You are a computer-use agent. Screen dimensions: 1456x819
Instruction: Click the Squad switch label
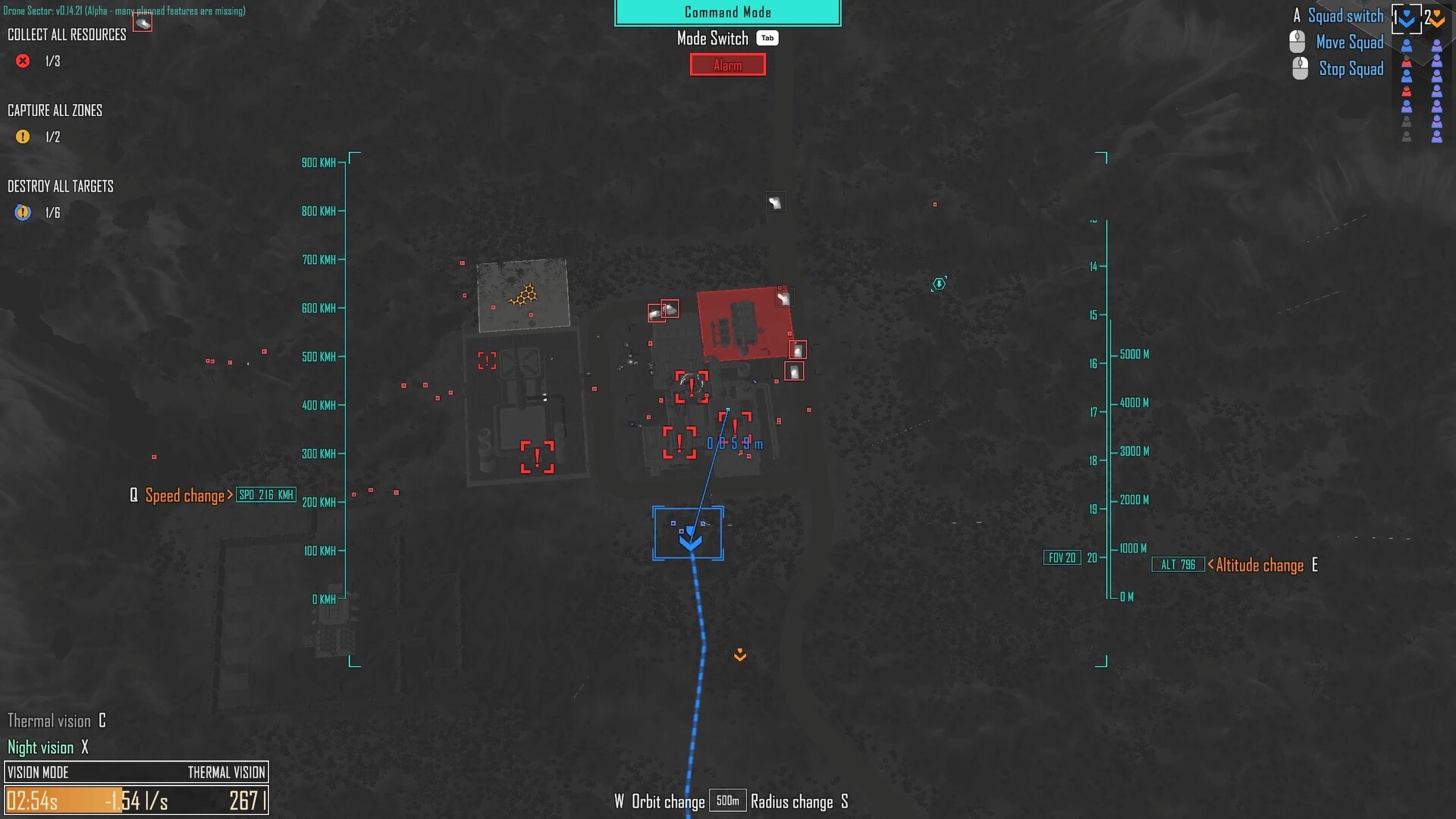(x=1345, y=16)
